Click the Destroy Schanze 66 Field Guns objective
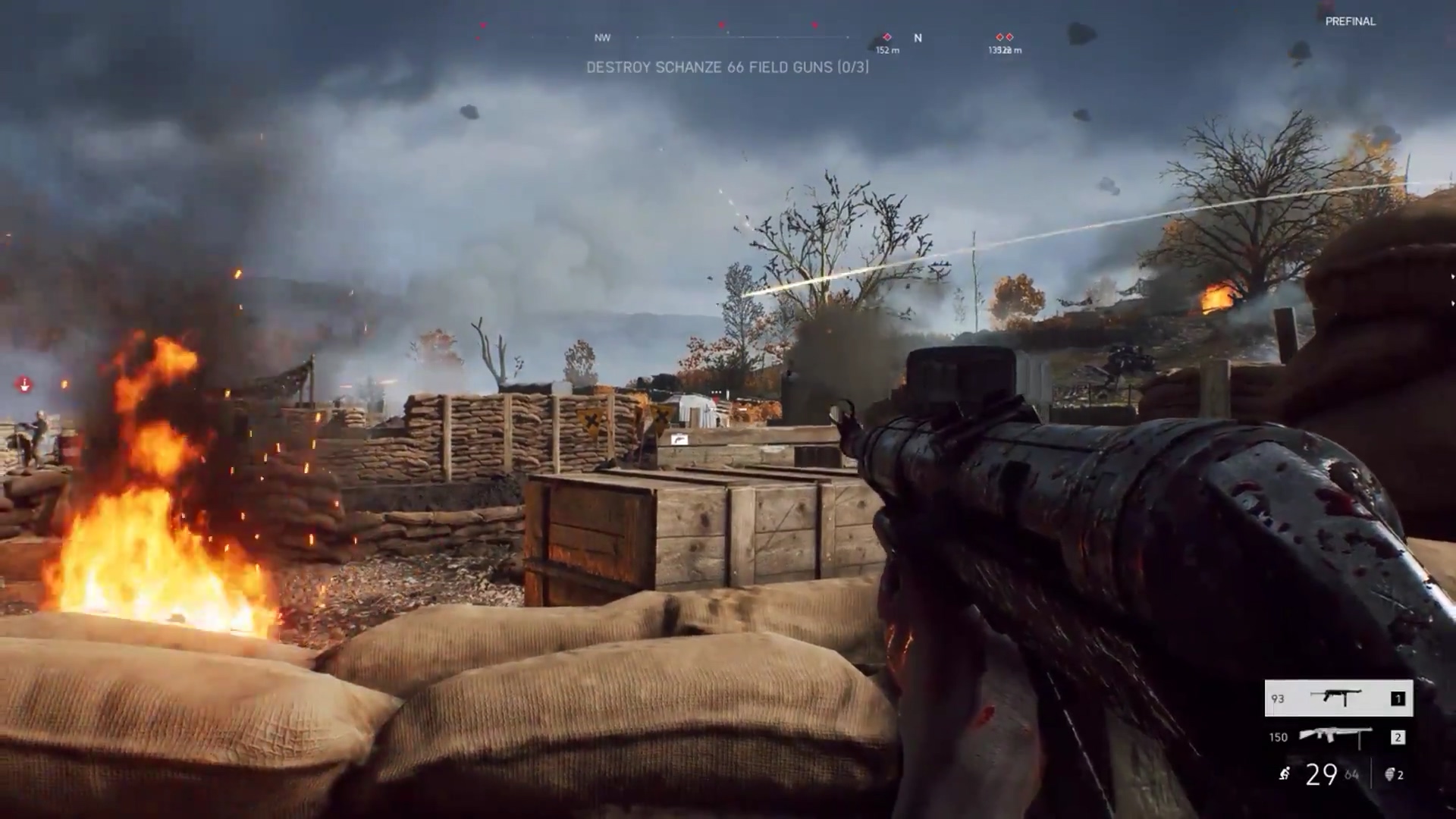 [727, 67]
